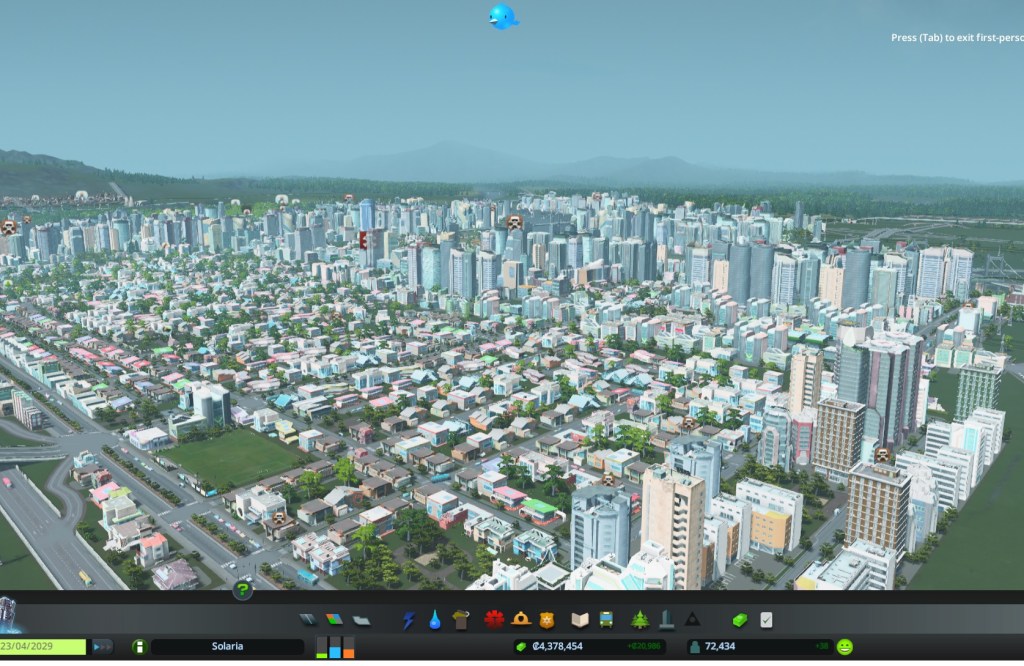Screen dimensions: 1024x666
Task: Open the Fire Department helmet menu
Action: (520, 620)
